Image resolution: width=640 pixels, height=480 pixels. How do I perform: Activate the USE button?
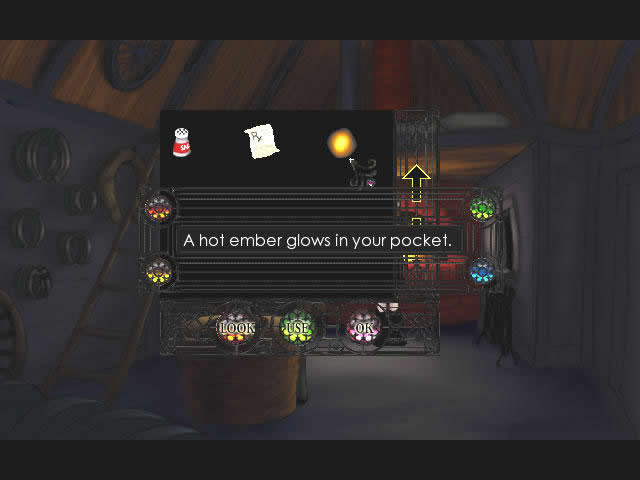(x=297, y=327)
